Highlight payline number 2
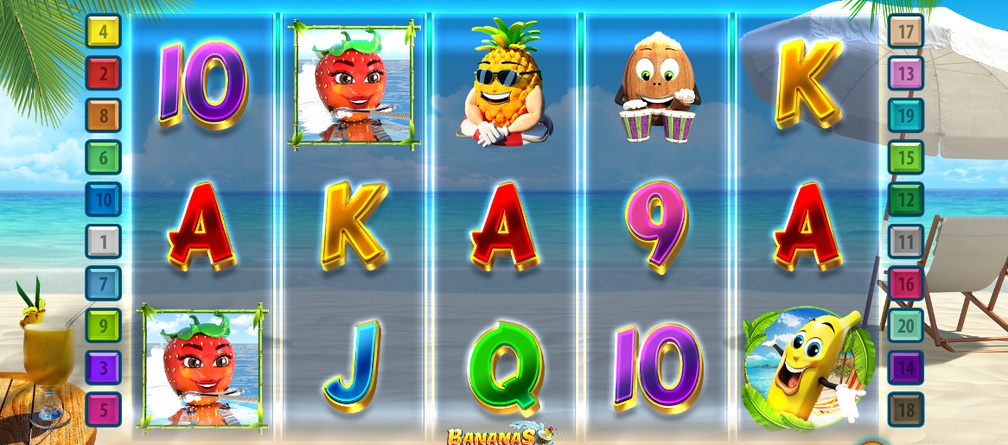 (103, 73)
